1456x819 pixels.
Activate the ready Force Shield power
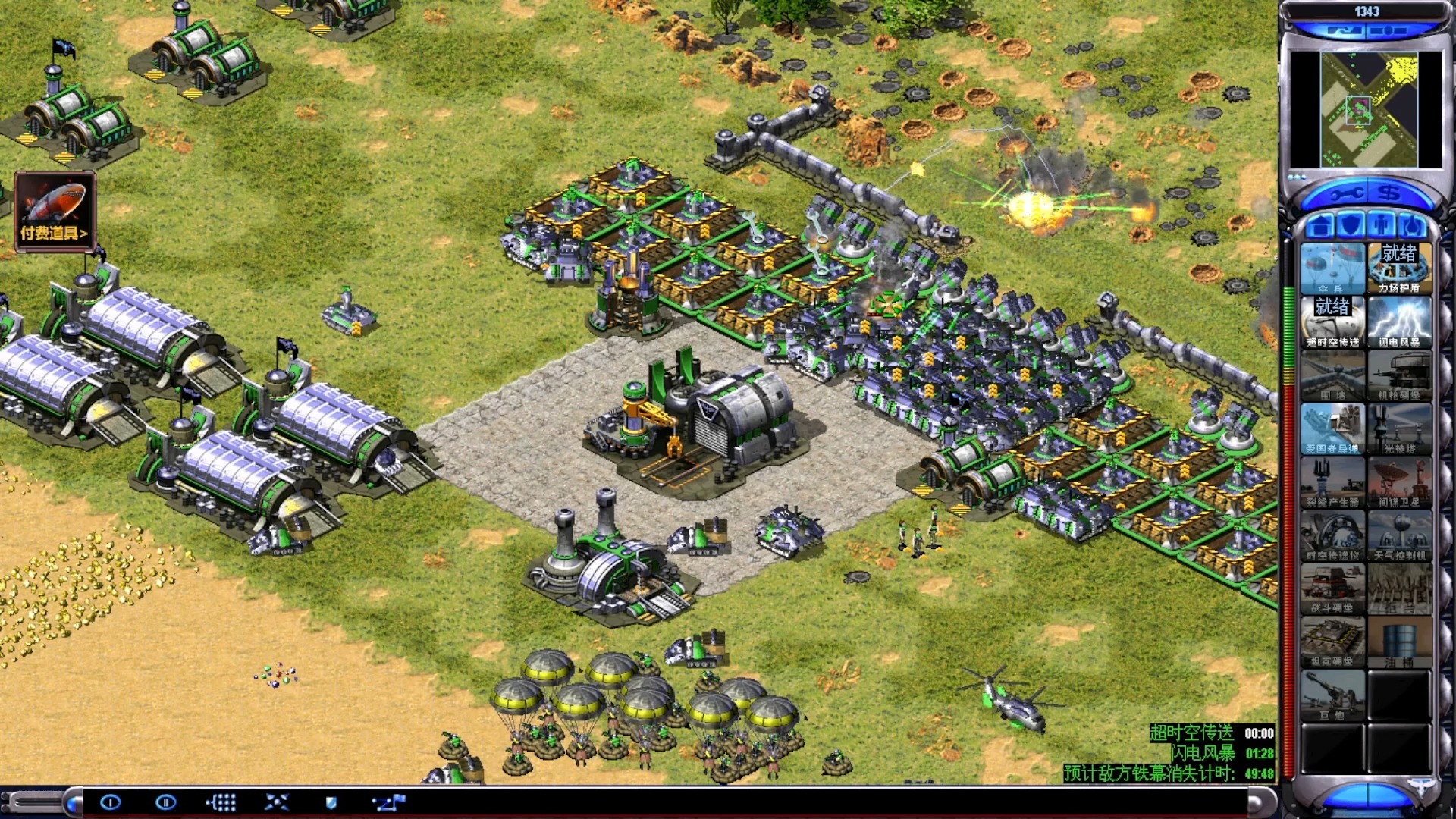(1399, 268)
